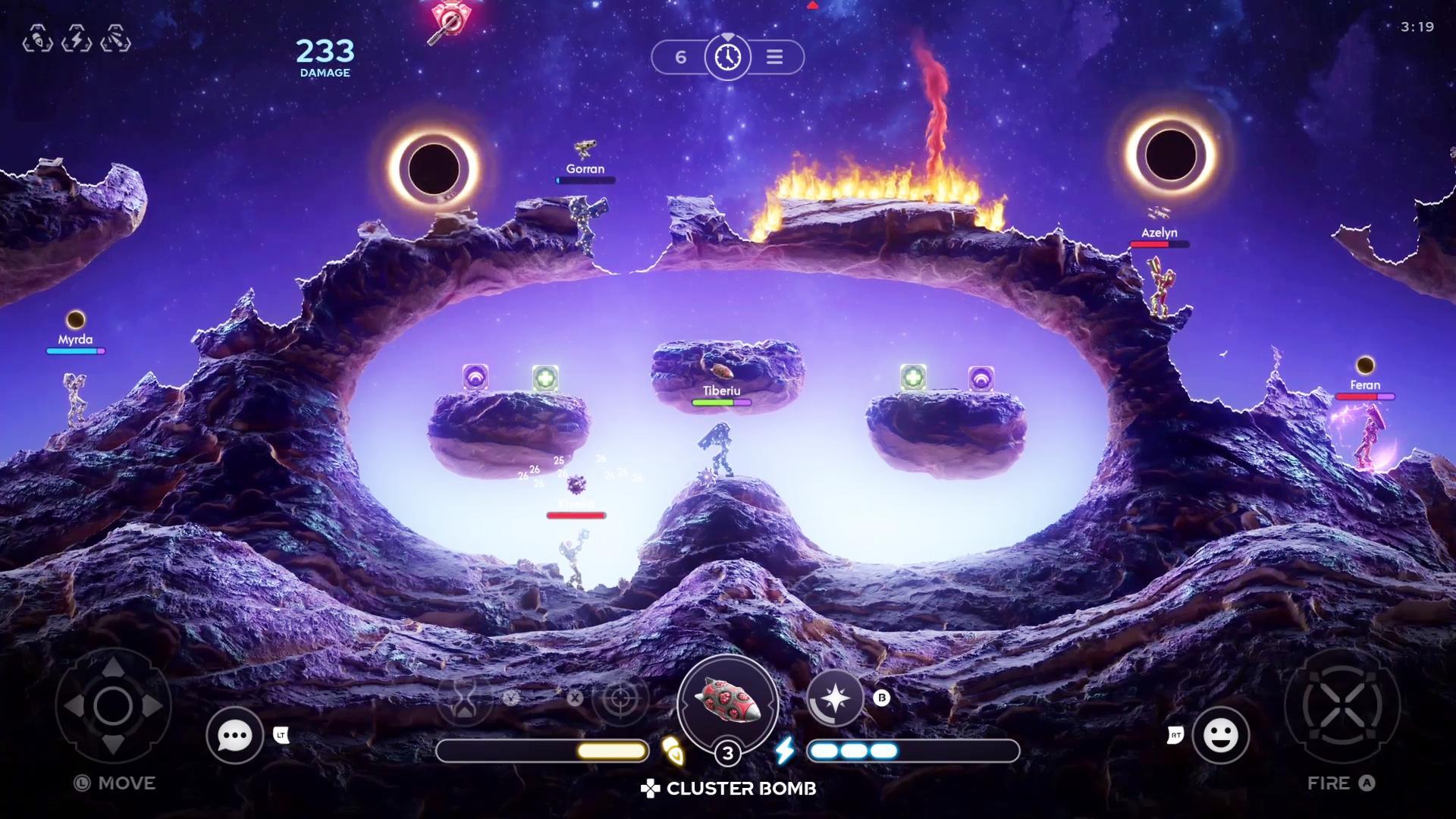
Task: Click the 233 DAMAGE counter
Action: coord(324,57)
